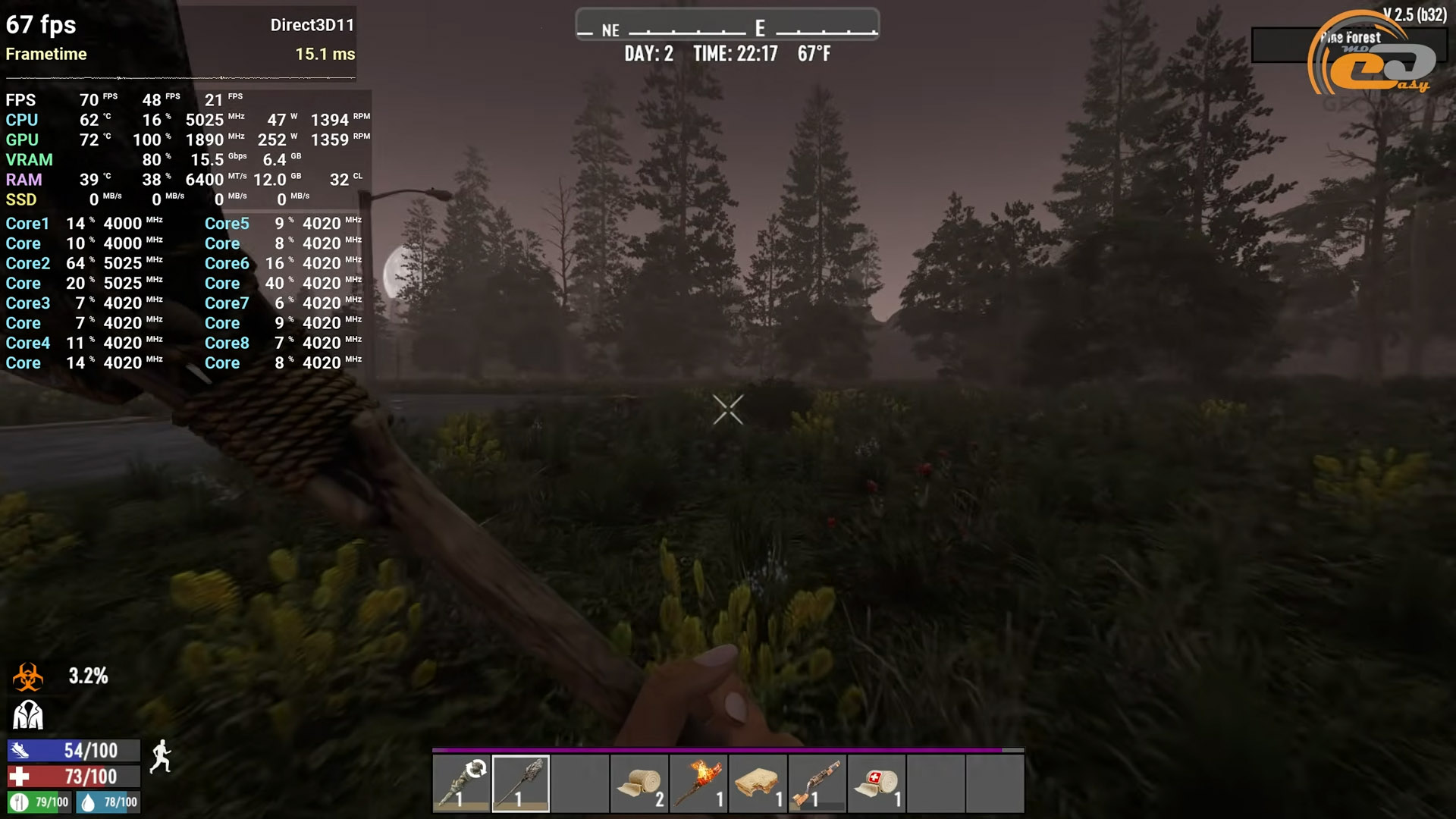Click the compass bar showing NE and E
1456x819 pixels.
[x=727, y=26]
